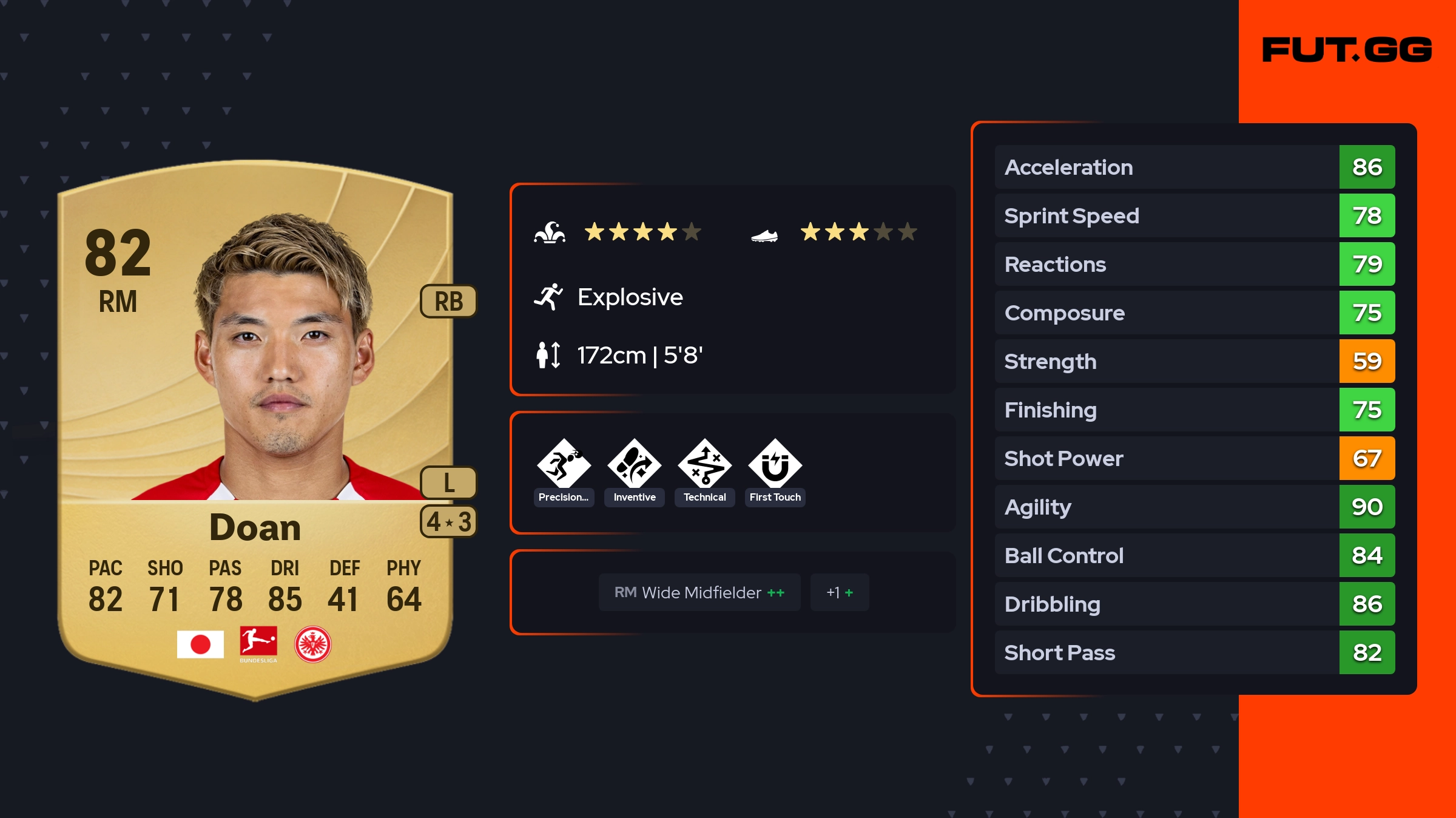
Task: Select the RM Wide Midfielder role chip
Action: 699,592
